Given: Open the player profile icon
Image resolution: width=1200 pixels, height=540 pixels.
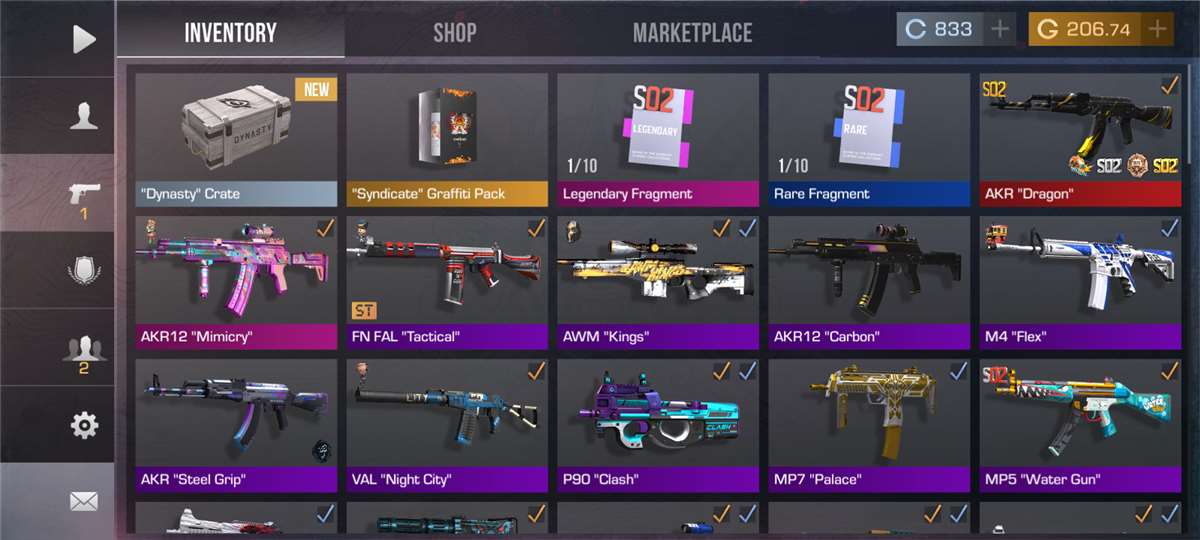Looking at the screenshot, I should (84, 116).
